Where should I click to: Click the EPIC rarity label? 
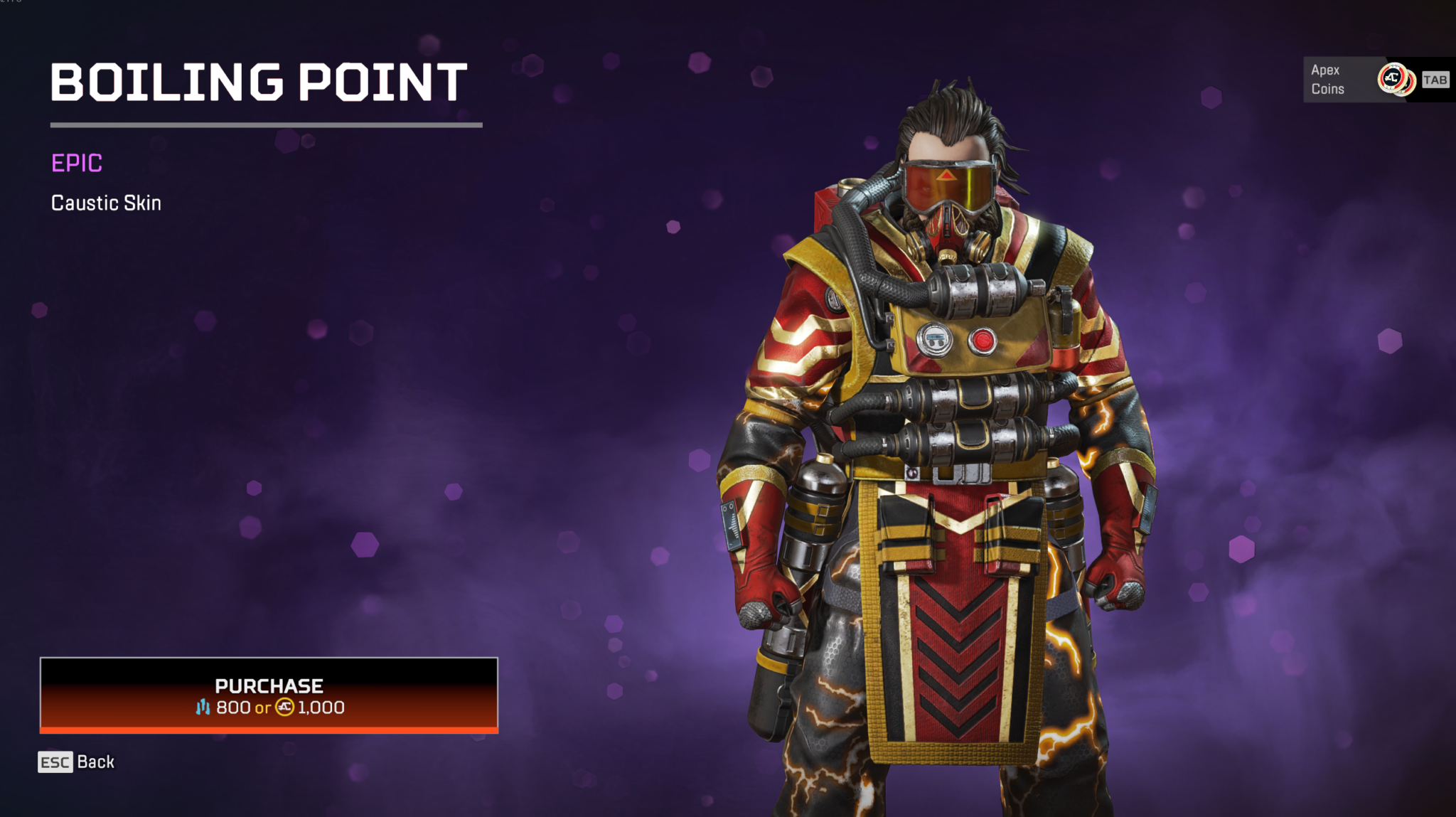[x=75, y=163]
